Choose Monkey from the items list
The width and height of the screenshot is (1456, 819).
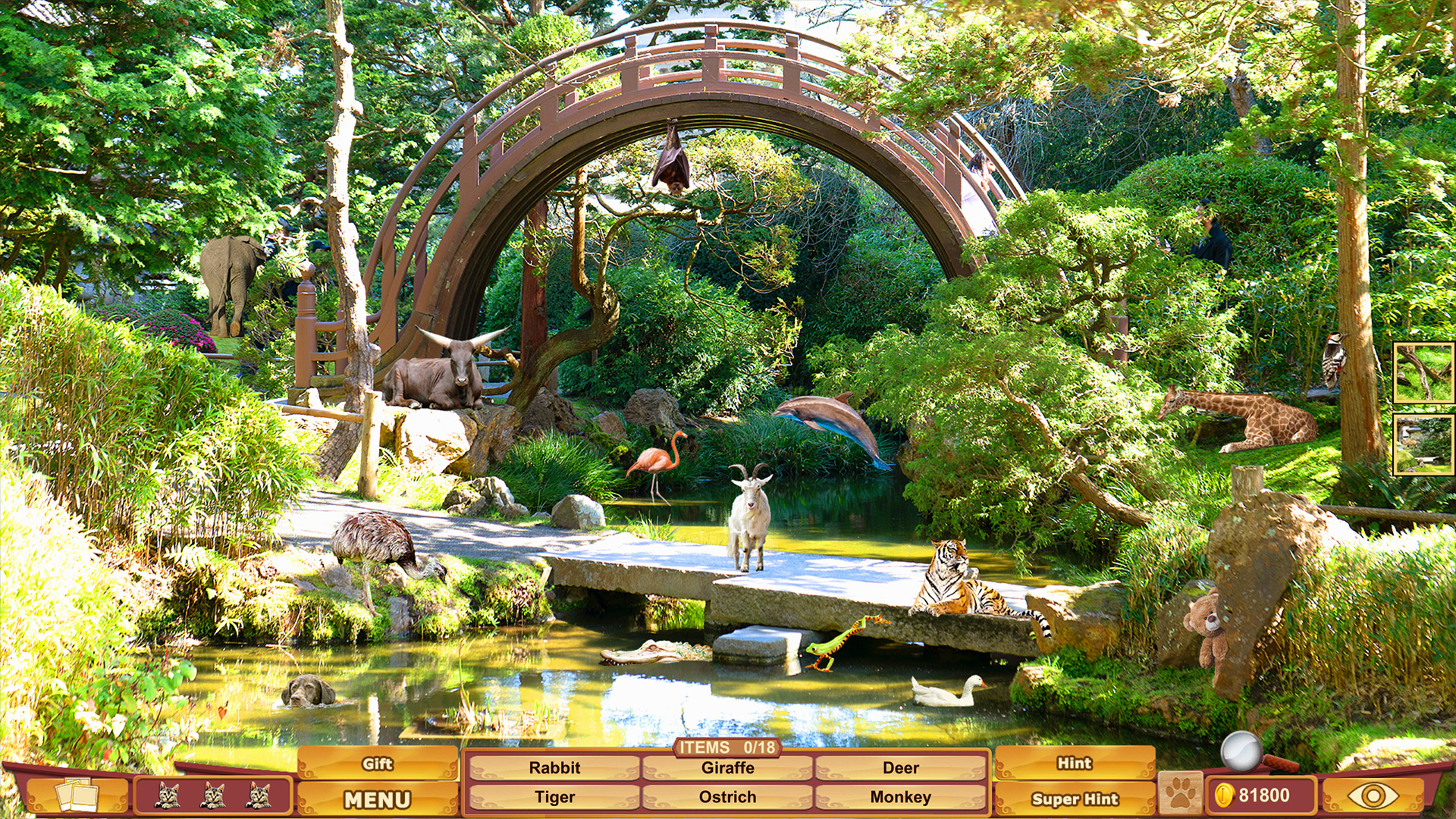(x=900, y=797)
